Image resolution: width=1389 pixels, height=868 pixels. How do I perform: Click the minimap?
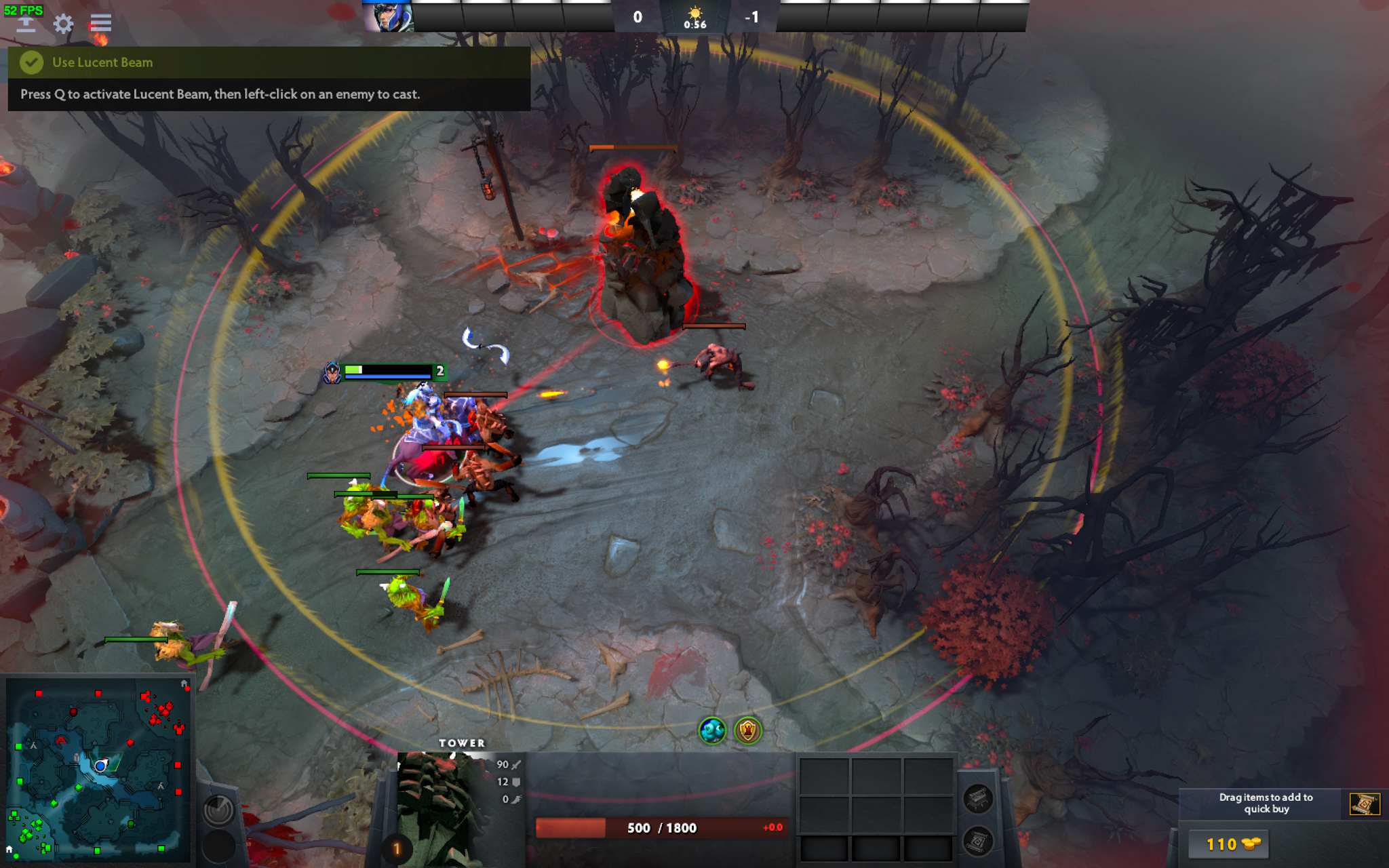98,770
